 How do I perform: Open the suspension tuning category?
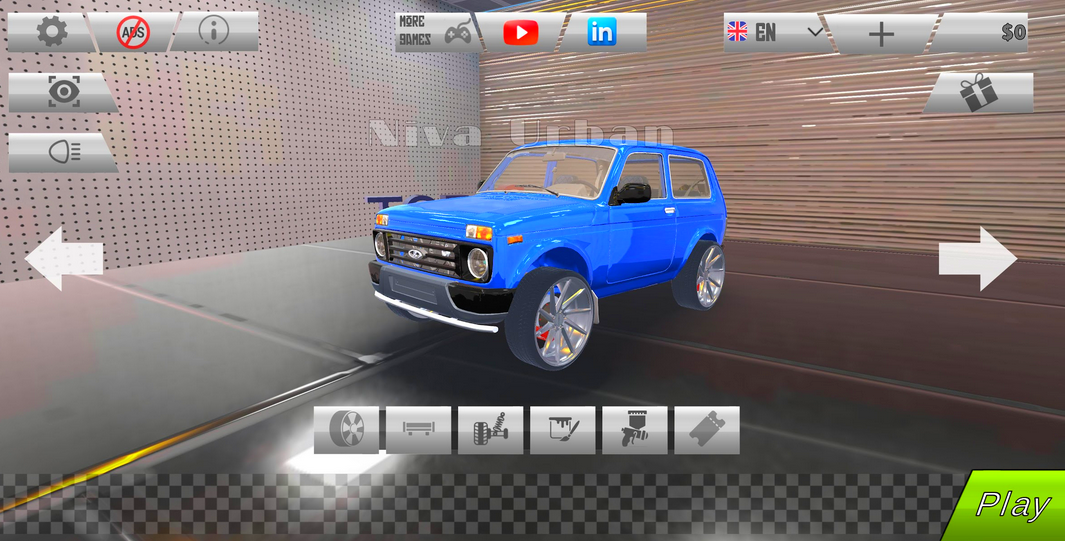491,430
